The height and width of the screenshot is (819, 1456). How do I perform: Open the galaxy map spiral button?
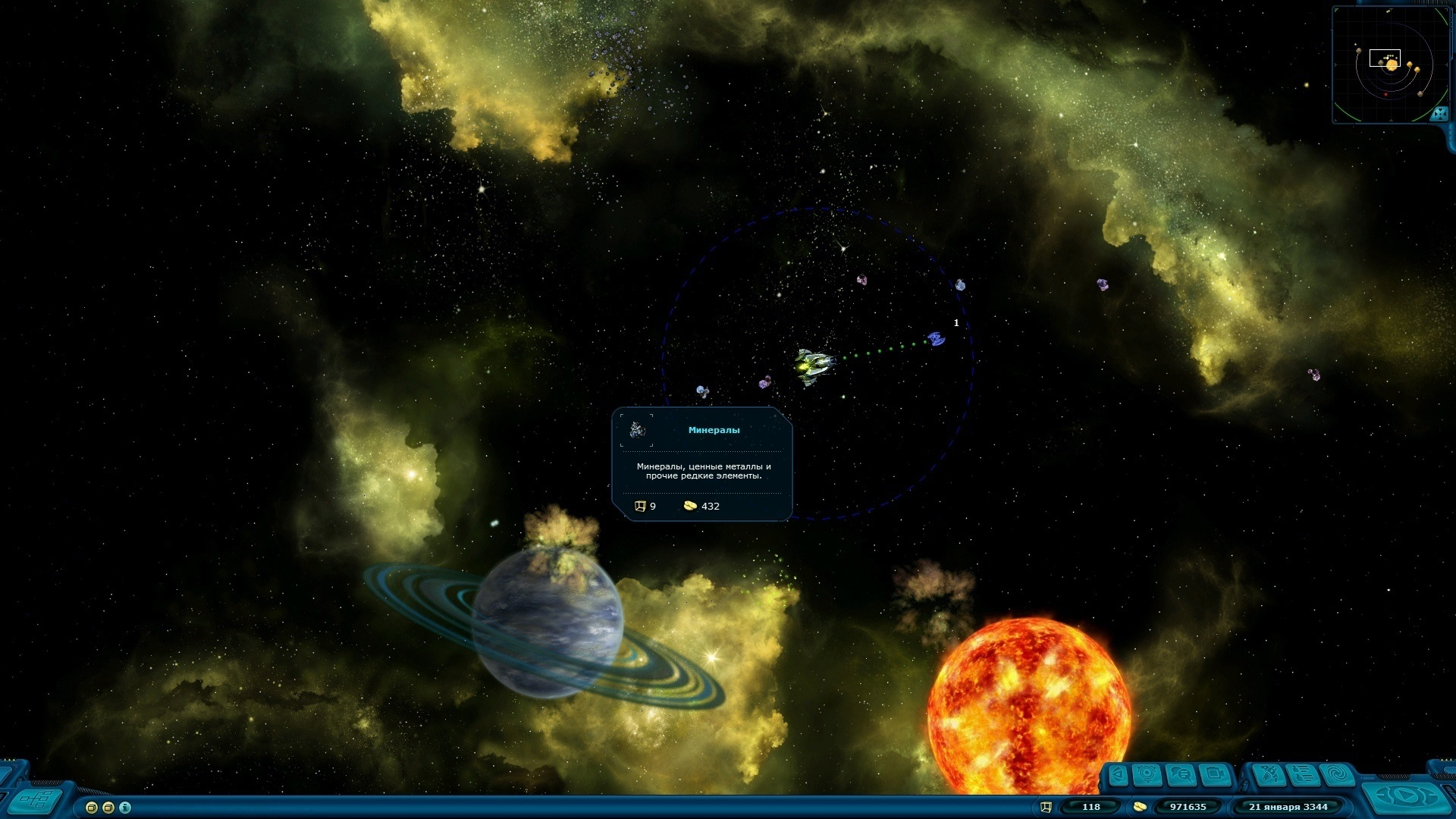[1337, 775]
